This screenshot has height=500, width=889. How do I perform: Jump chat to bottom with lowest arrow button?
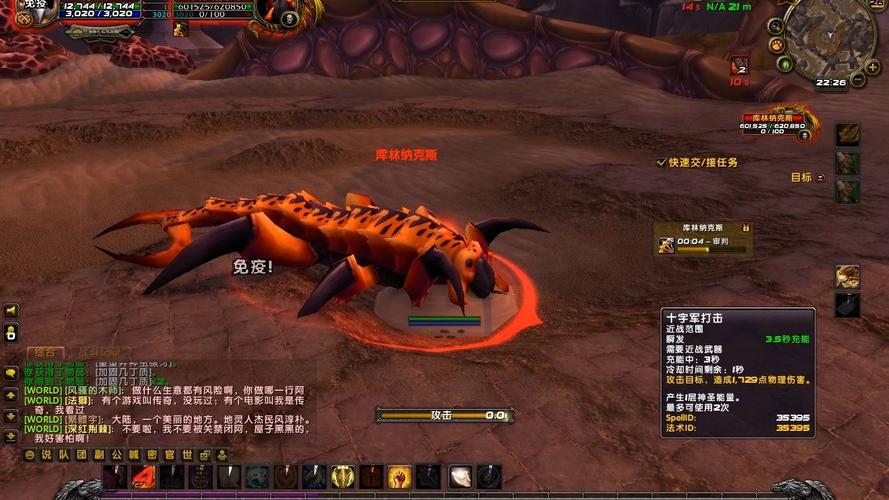11,437
